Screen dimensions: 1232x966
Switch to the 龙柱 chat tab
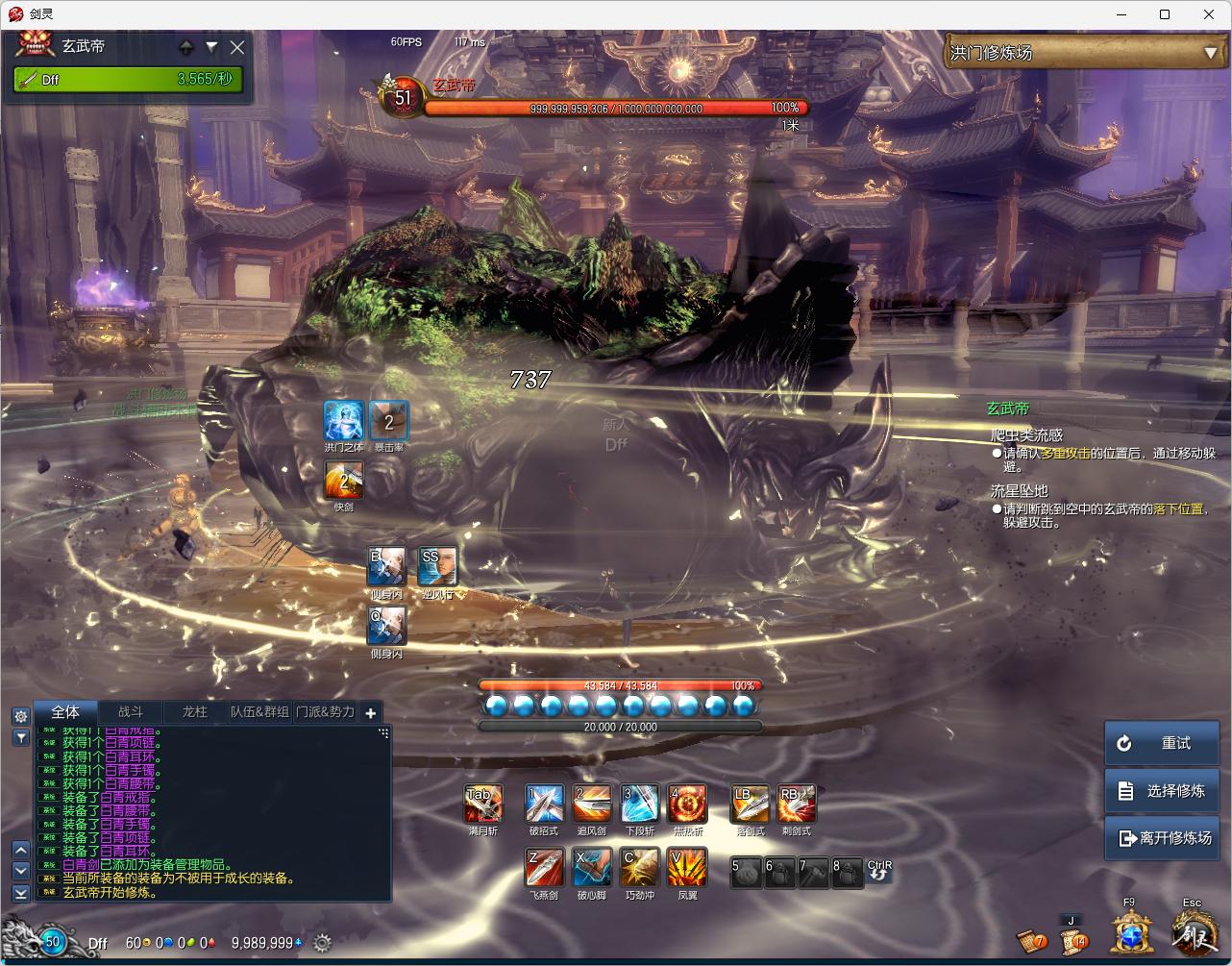[194, 712]
